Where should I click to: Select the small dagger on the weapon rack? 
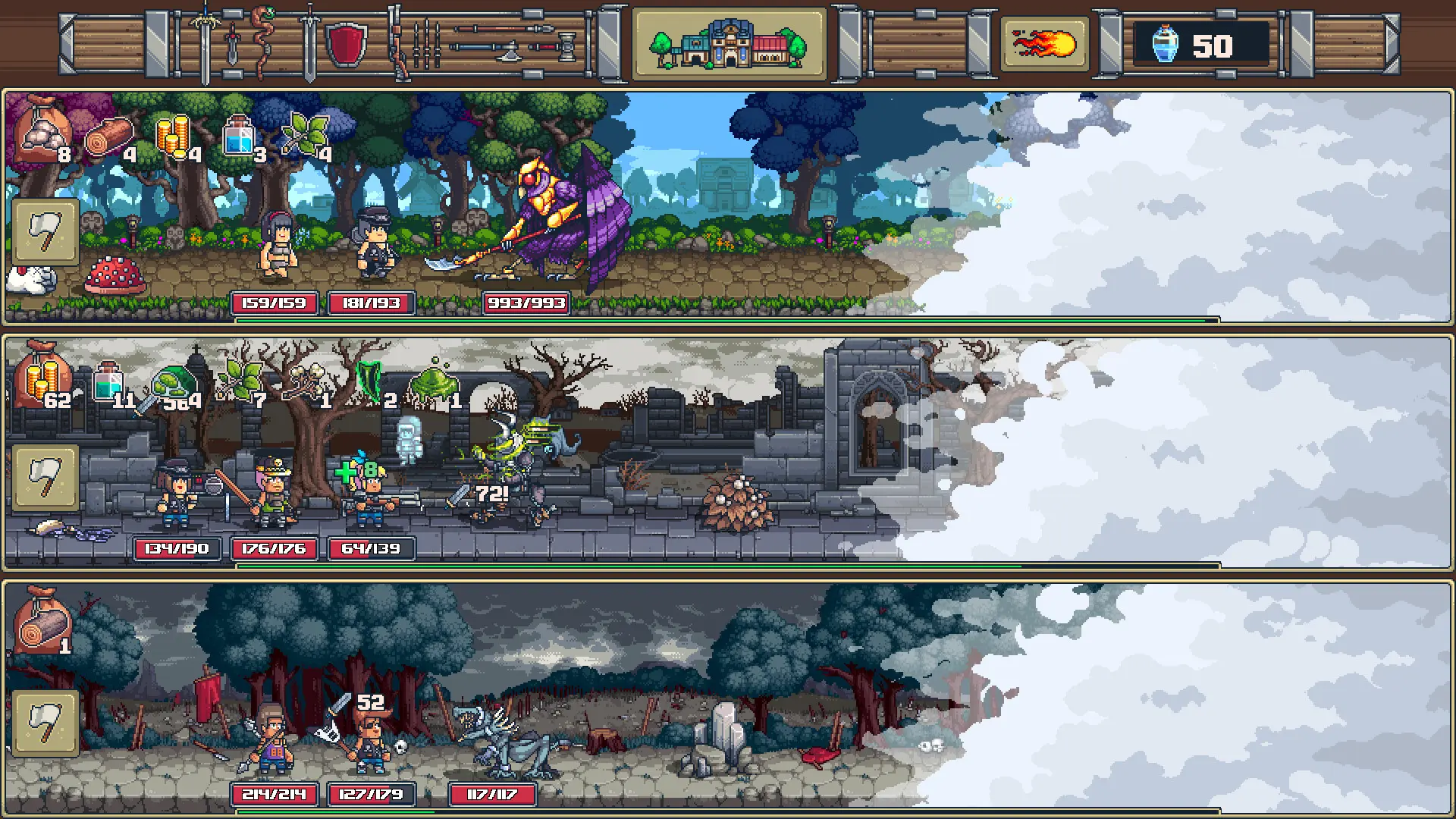232,42
